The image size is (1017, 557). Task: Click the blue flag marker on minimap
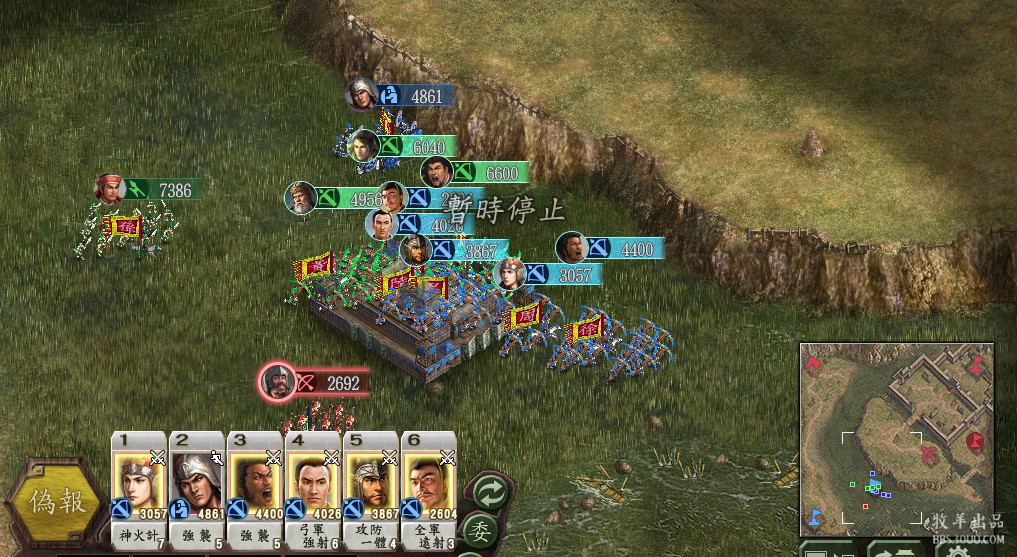(814, 515)
